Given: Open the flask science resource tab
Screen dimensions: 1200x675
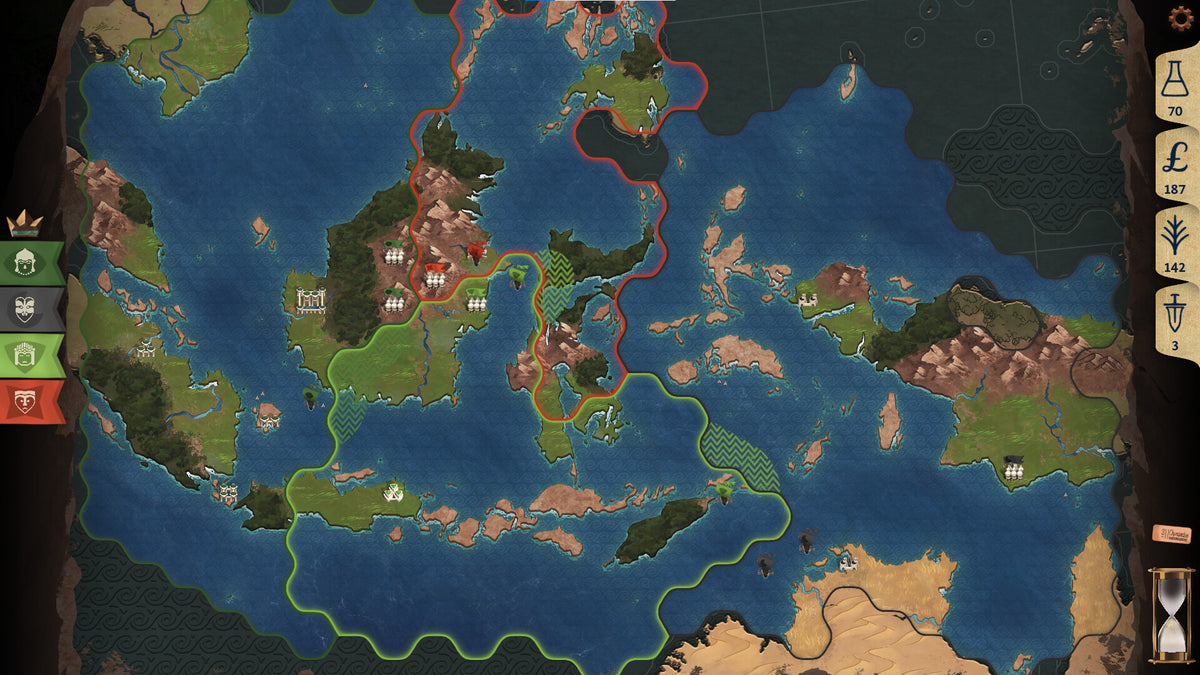Looking at the screenshot, I should click(x=1175, y=90).
